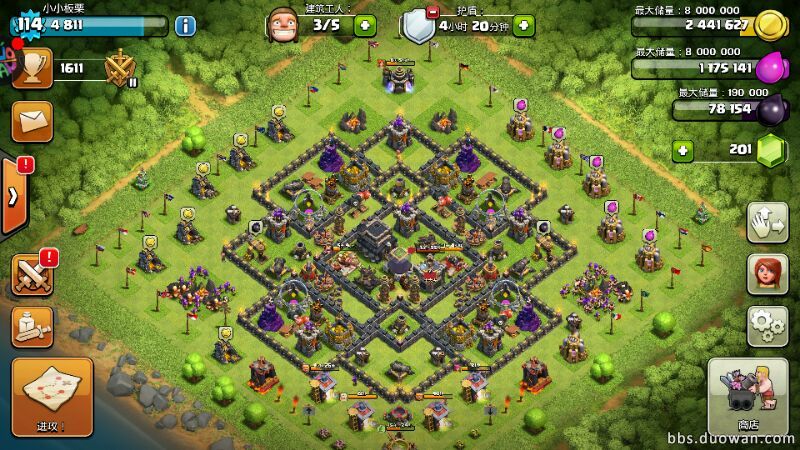Open the layout editor hand button
800x450 pixels.
point(767,223)
